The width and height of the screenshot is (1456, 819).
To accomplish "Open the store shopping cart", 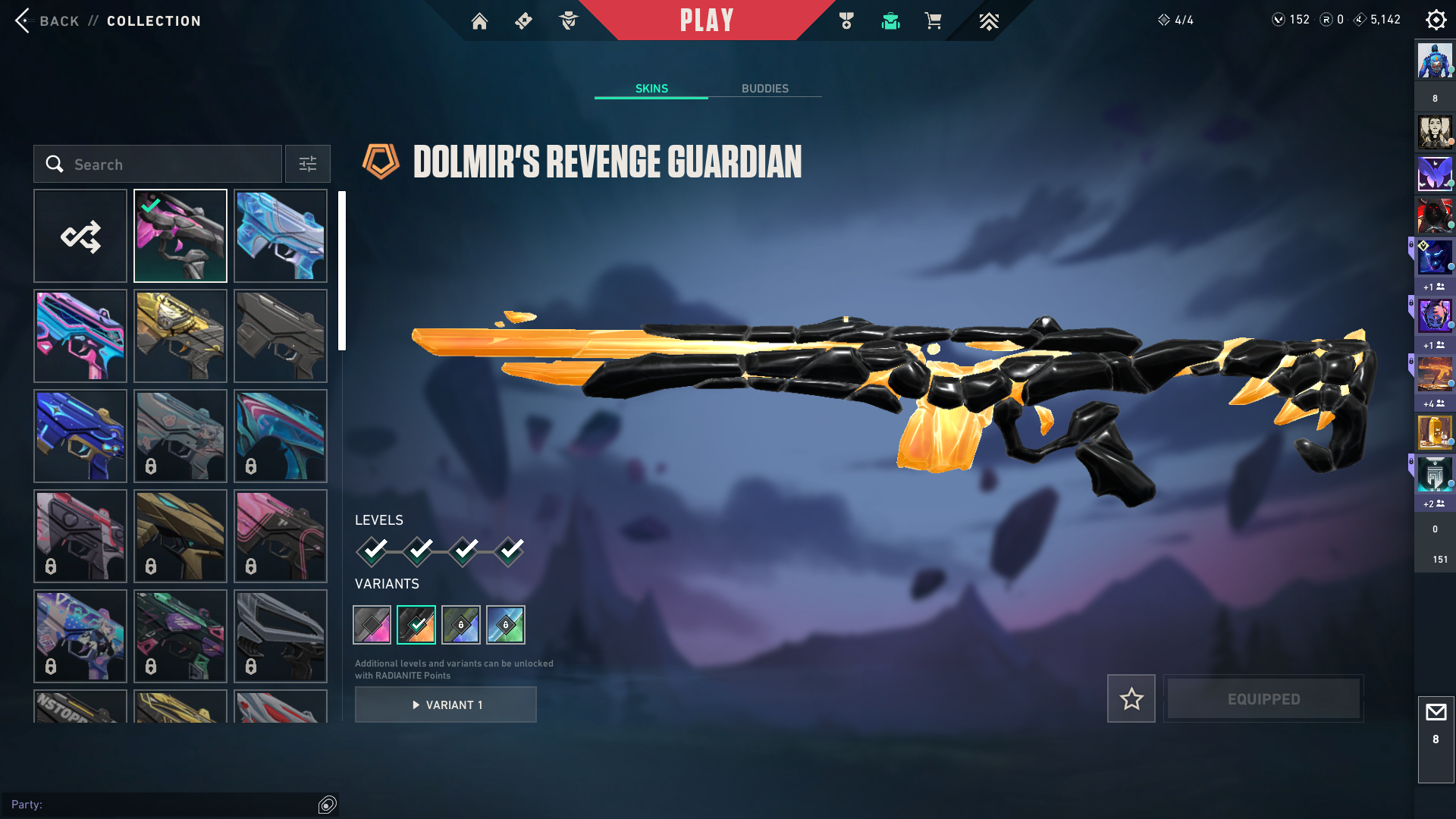I will tap(934, 21).
